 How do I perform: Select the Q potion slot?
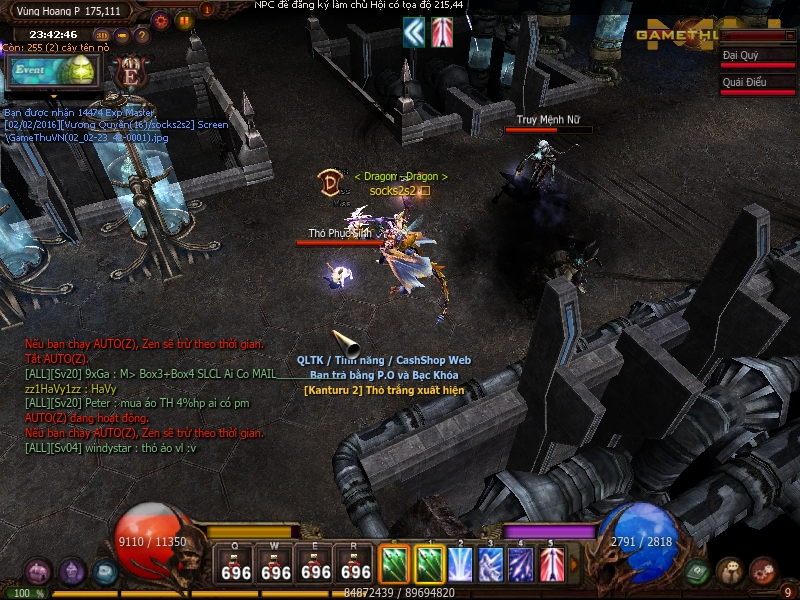[236, 566]
